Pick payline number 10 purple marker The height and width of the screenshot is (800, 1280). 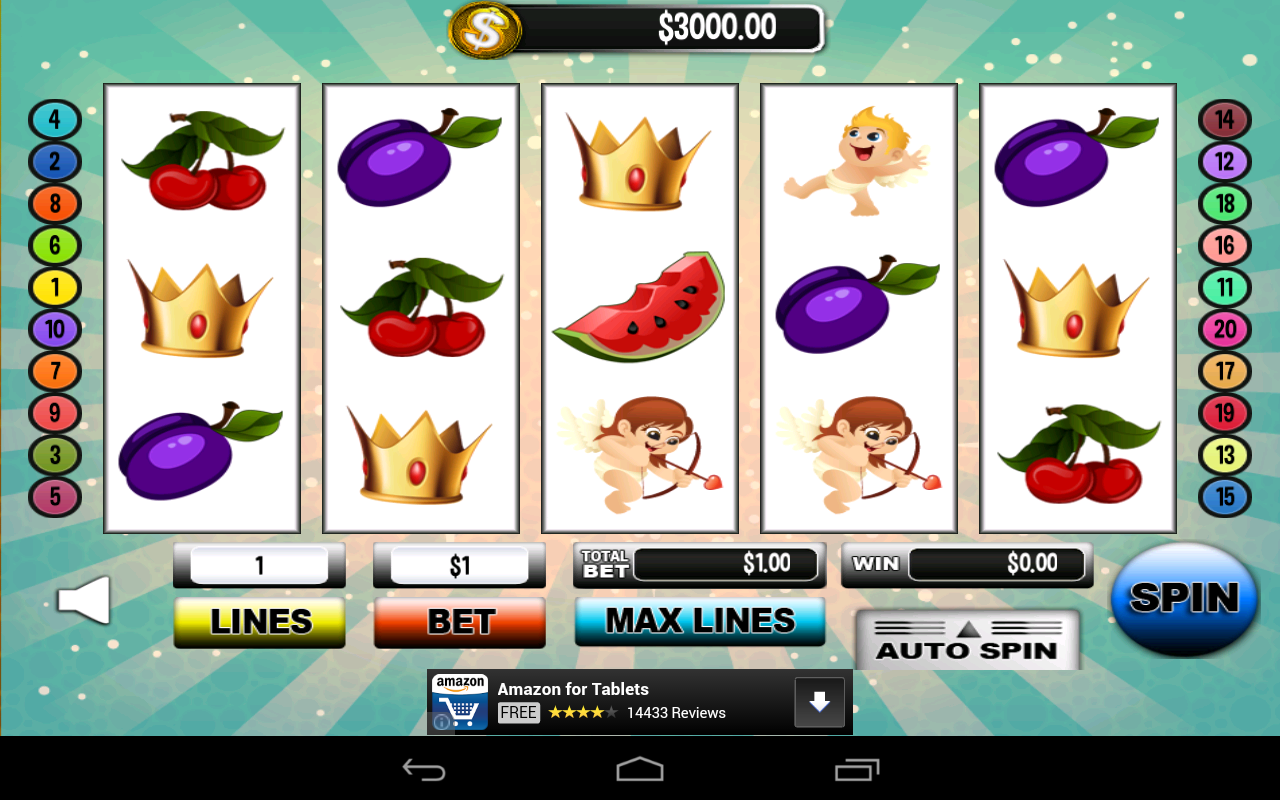pyautogui.click(x=54, y=329)
